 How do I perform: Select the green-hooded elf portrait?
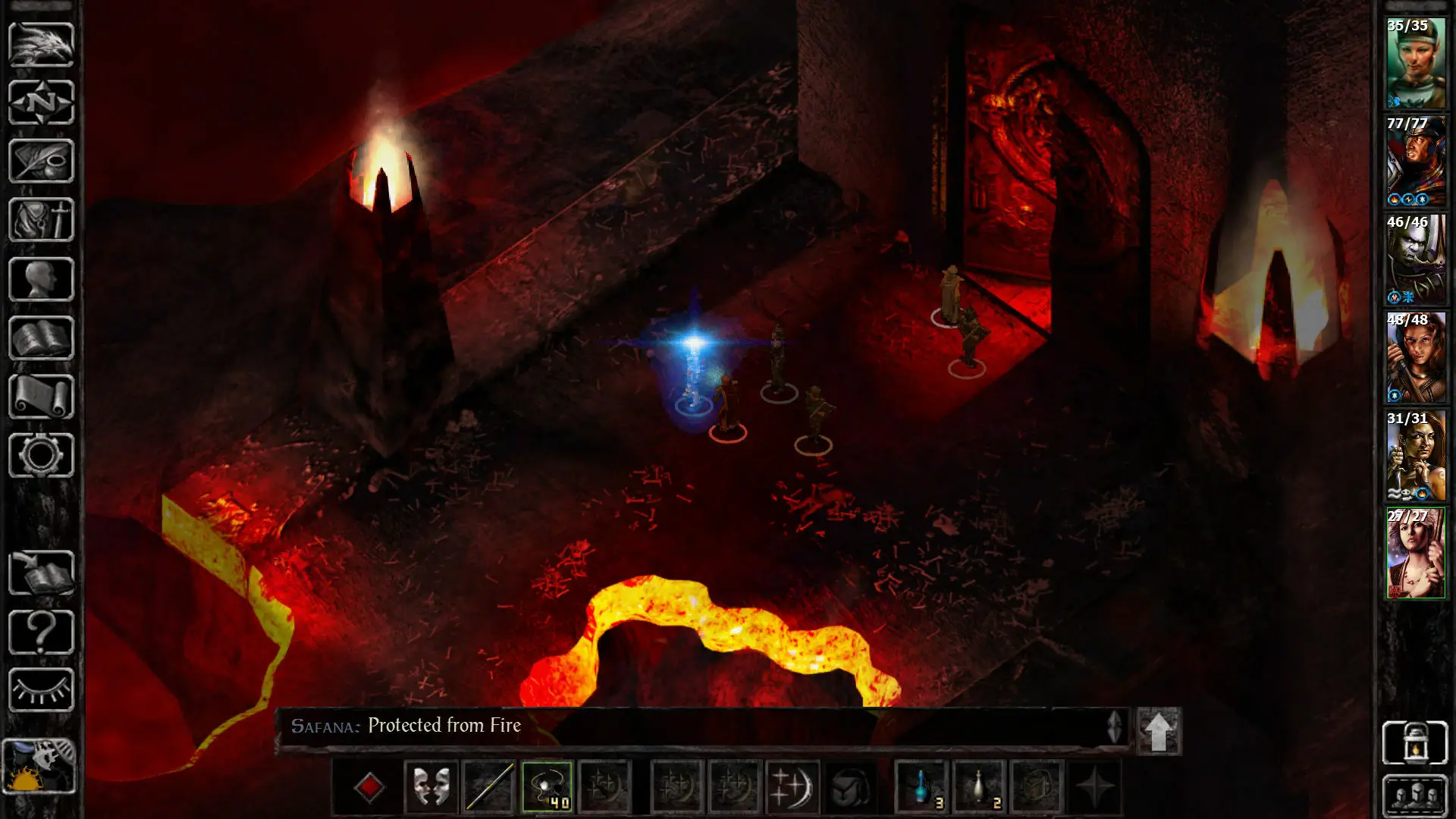pos(1415,64)
